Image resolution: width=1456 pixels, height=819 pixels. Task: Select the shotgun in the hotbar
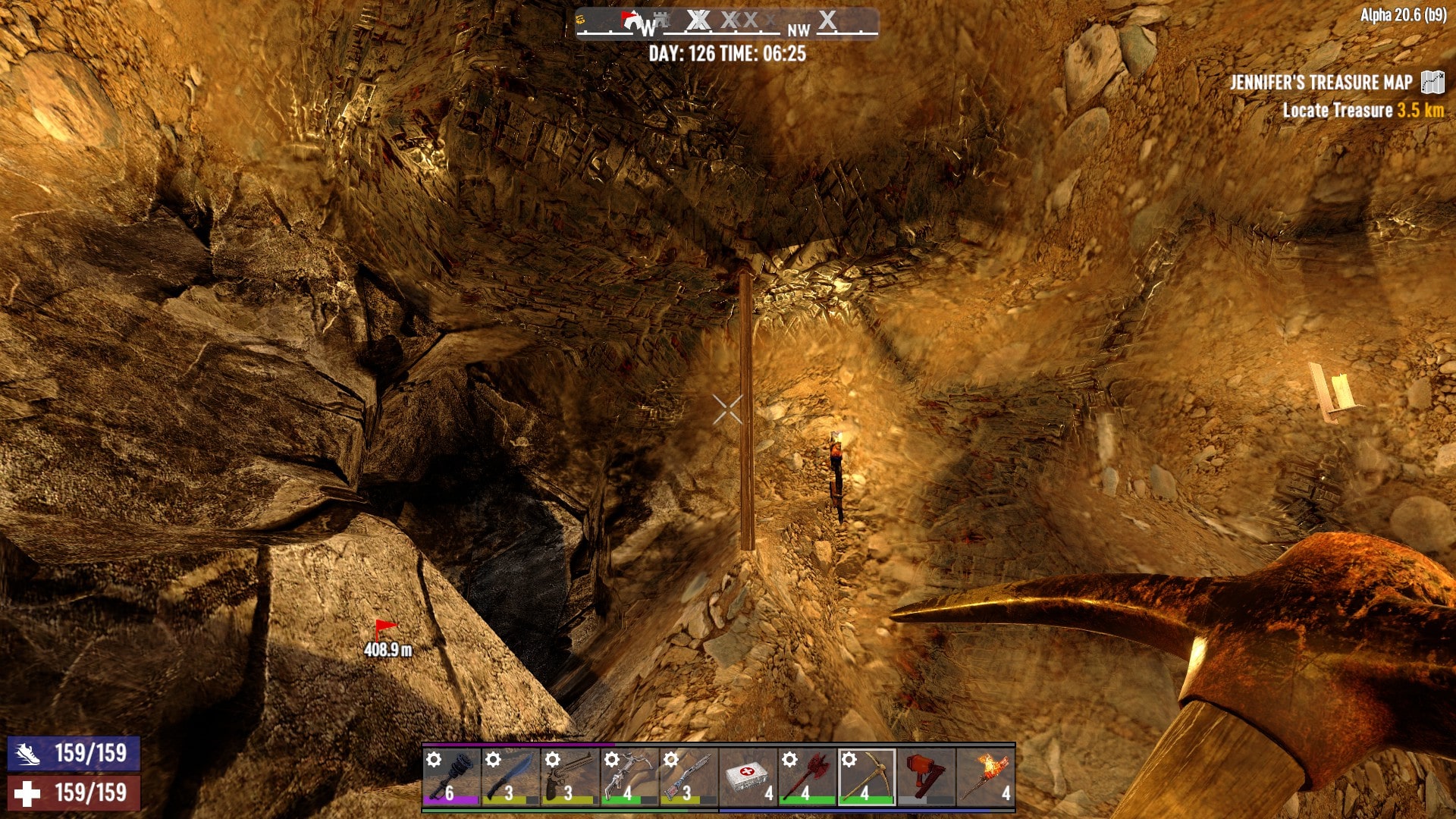[x=688, y=777]
